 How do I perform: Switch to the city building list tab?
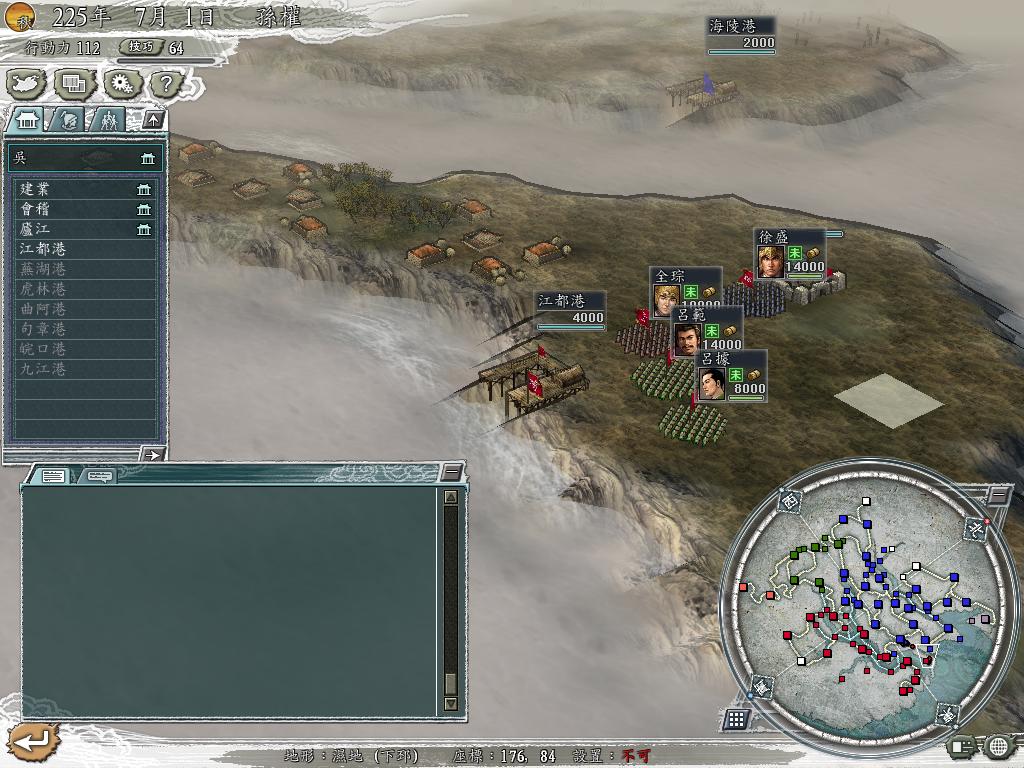pyautogui.click(x=27, y=120)
